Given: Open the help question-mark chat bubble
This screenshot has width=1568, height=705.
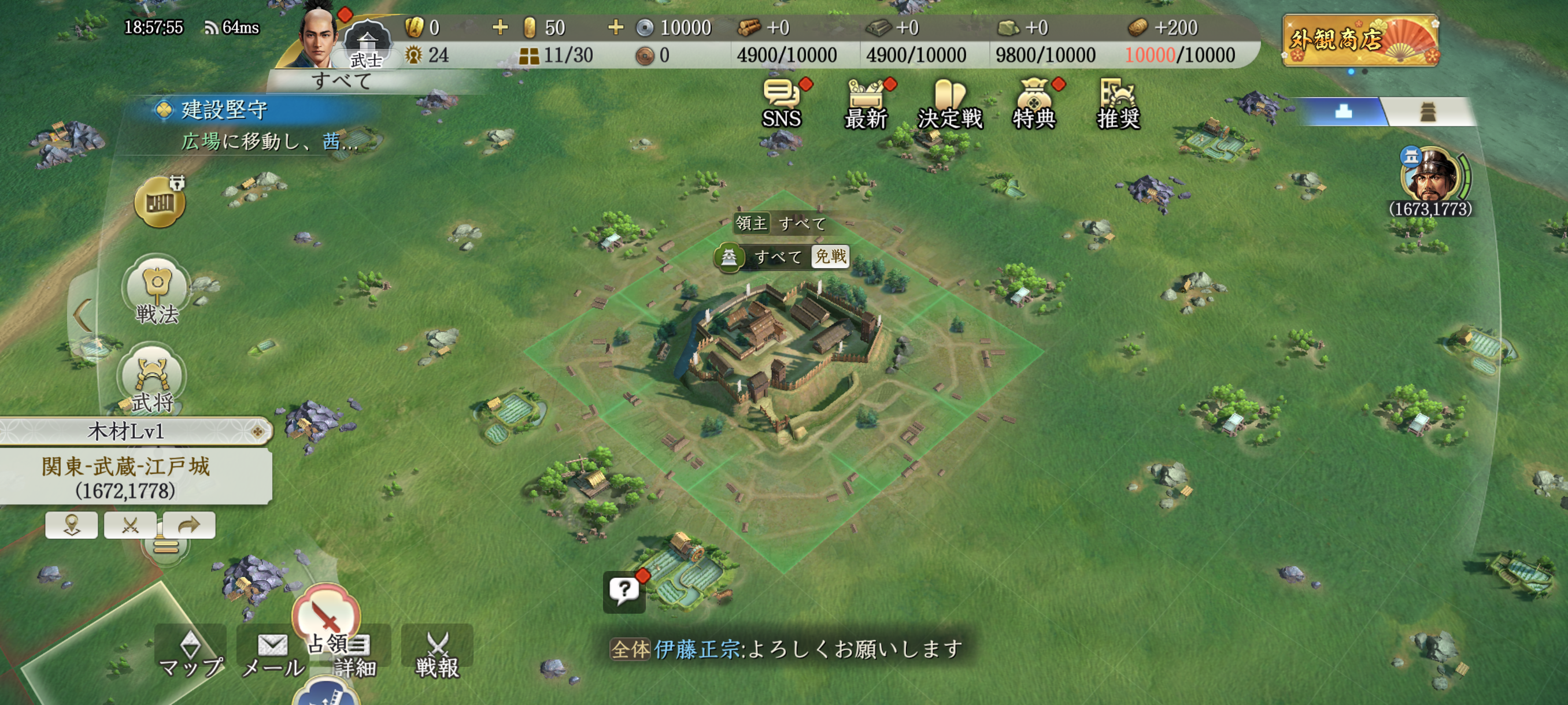Looking at the screenshot, I should tap(624, 590).
